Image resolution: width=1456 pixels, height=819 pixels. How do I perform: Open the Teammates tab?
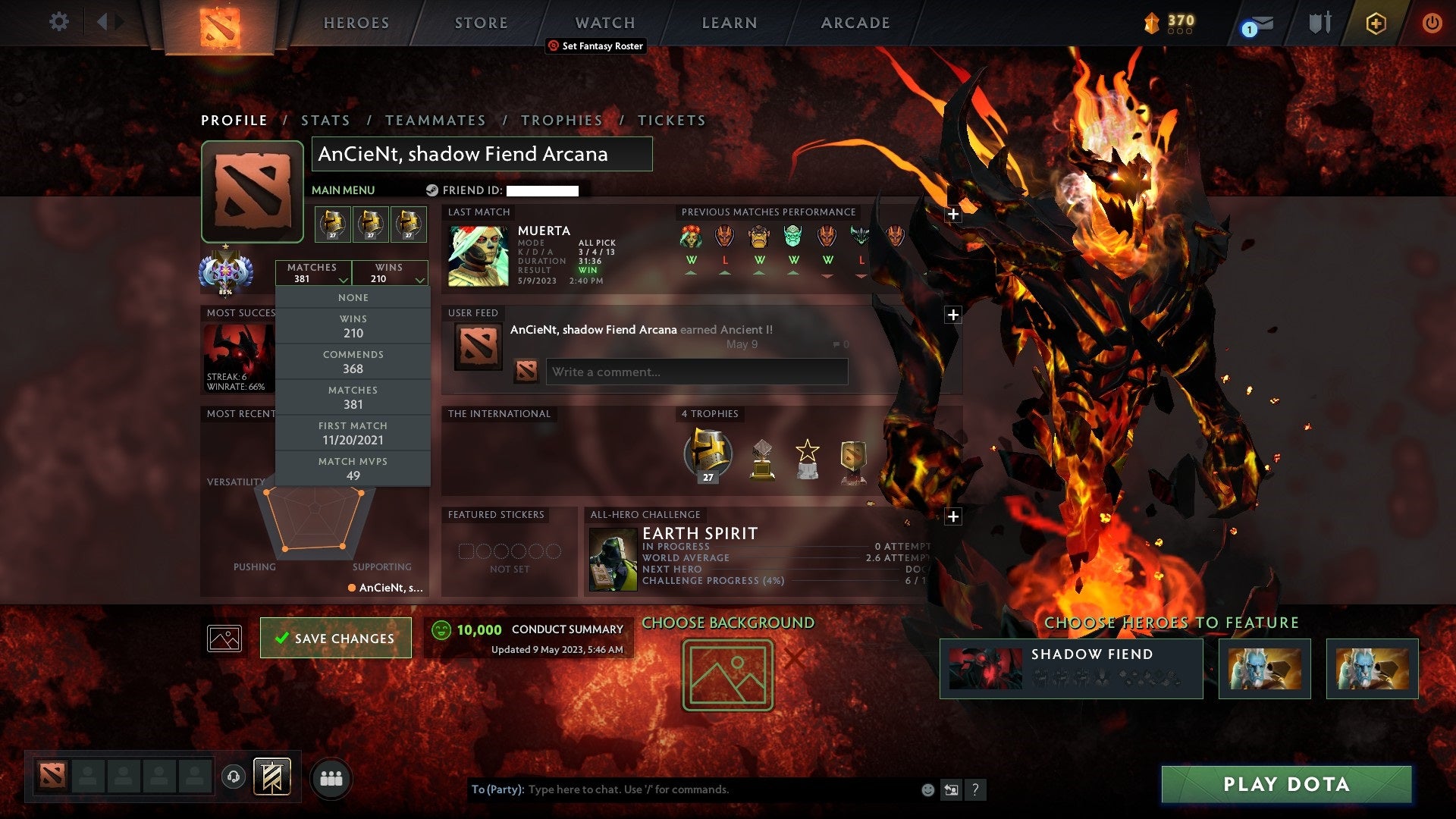tap(435, 121)
